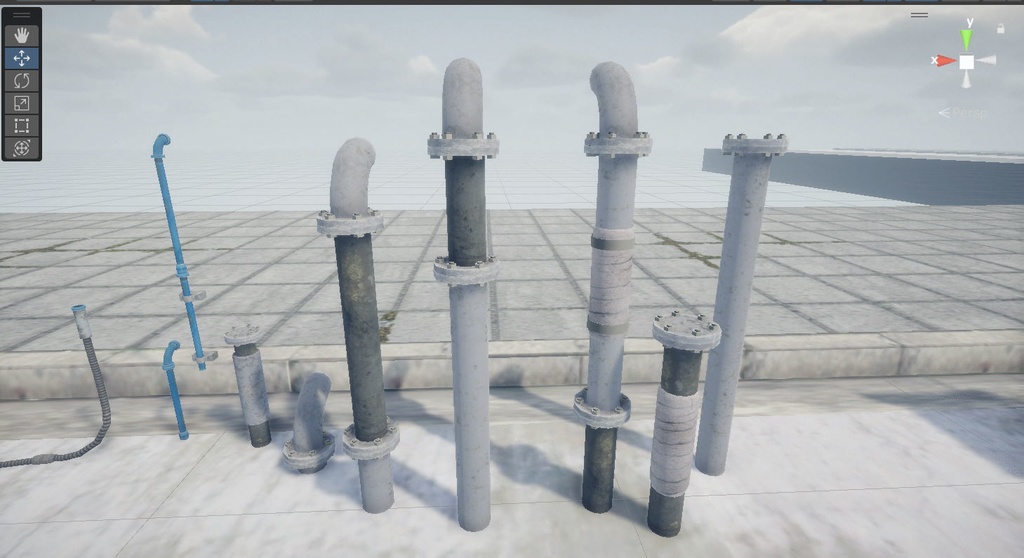Click the green Y axis cone on gizmo
The image size is (1024, 558).
(967, 40)
